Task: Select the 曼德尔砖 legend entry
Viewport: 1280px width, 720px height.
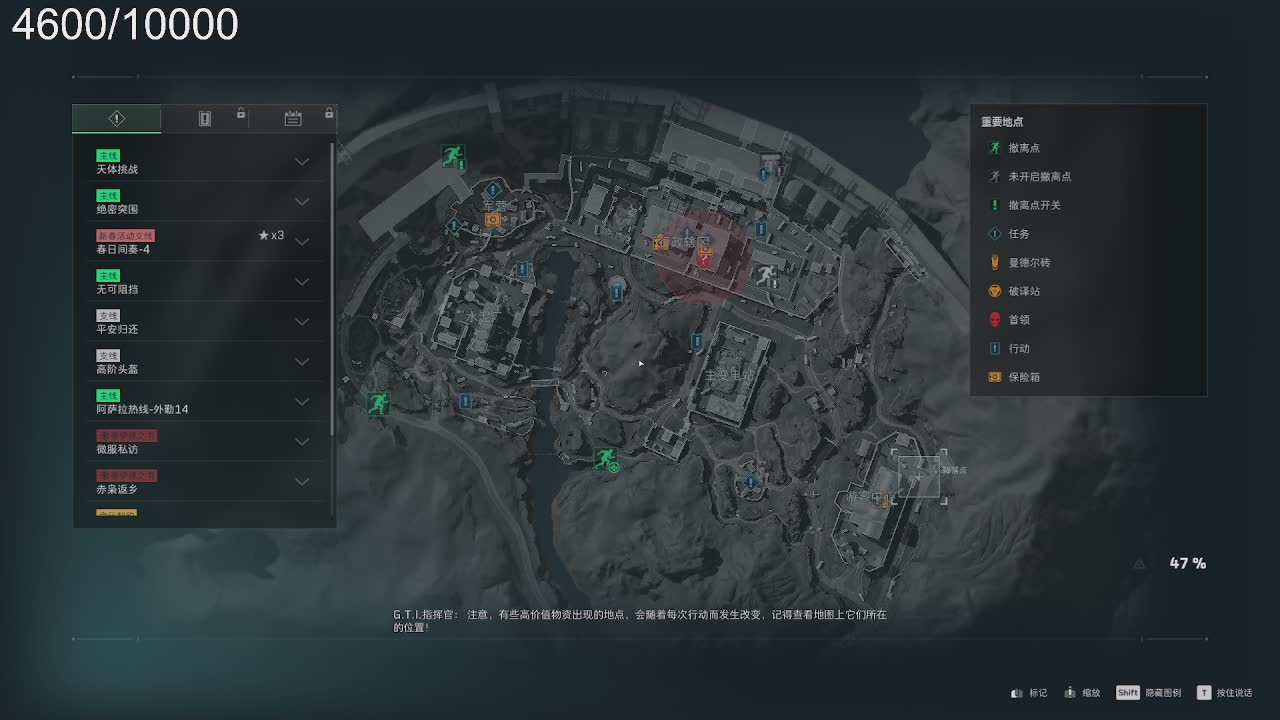Action: point(1029,263)
